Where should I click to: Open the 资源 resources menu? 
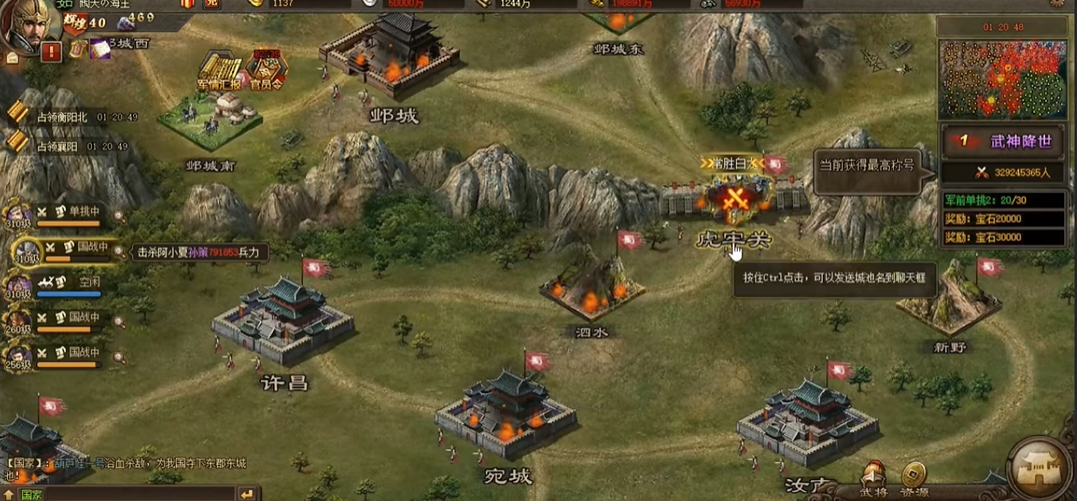tap(913, 477)
